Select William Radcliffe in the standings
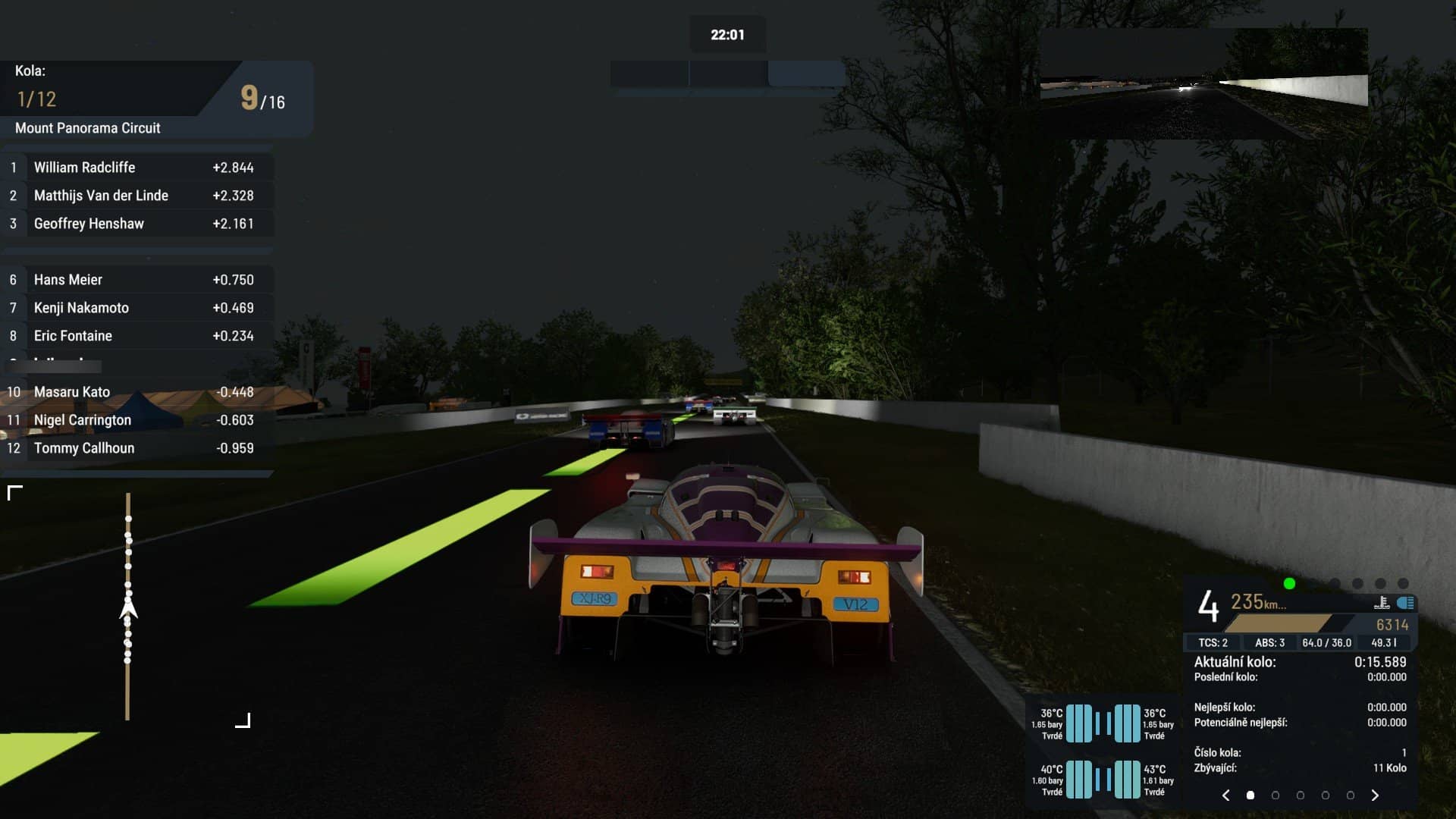The image size is (1456, 819). tap(136, 168)
